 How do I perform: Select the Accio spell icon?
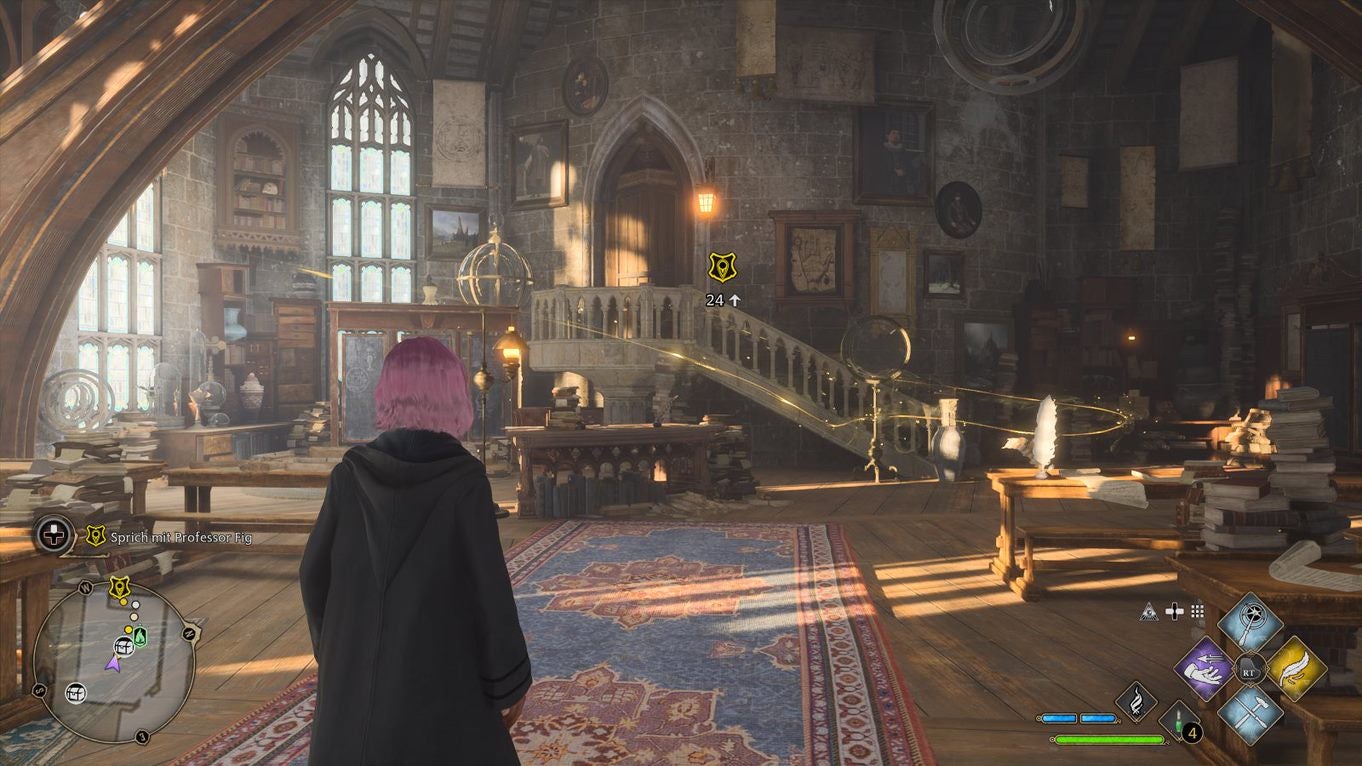(x=1205, y=670)
